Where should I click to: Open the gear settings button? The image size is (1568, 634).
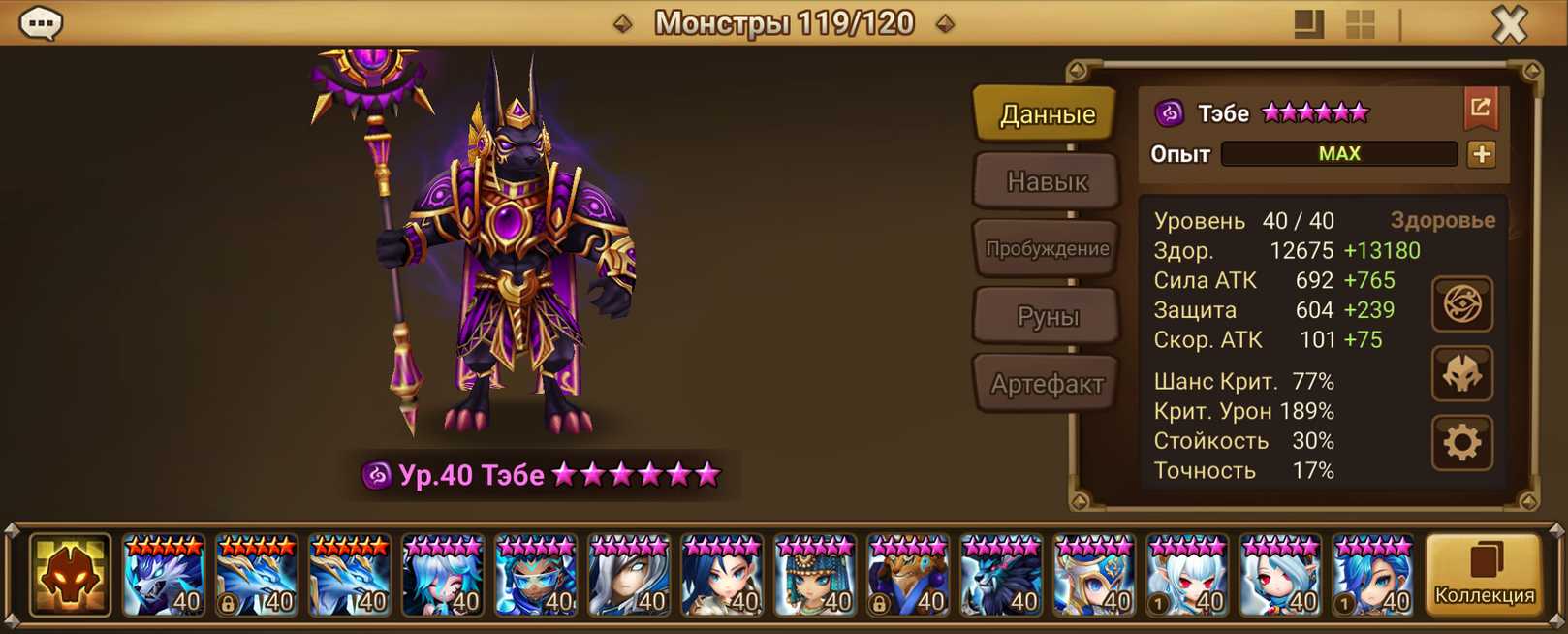pos(1461,443)
